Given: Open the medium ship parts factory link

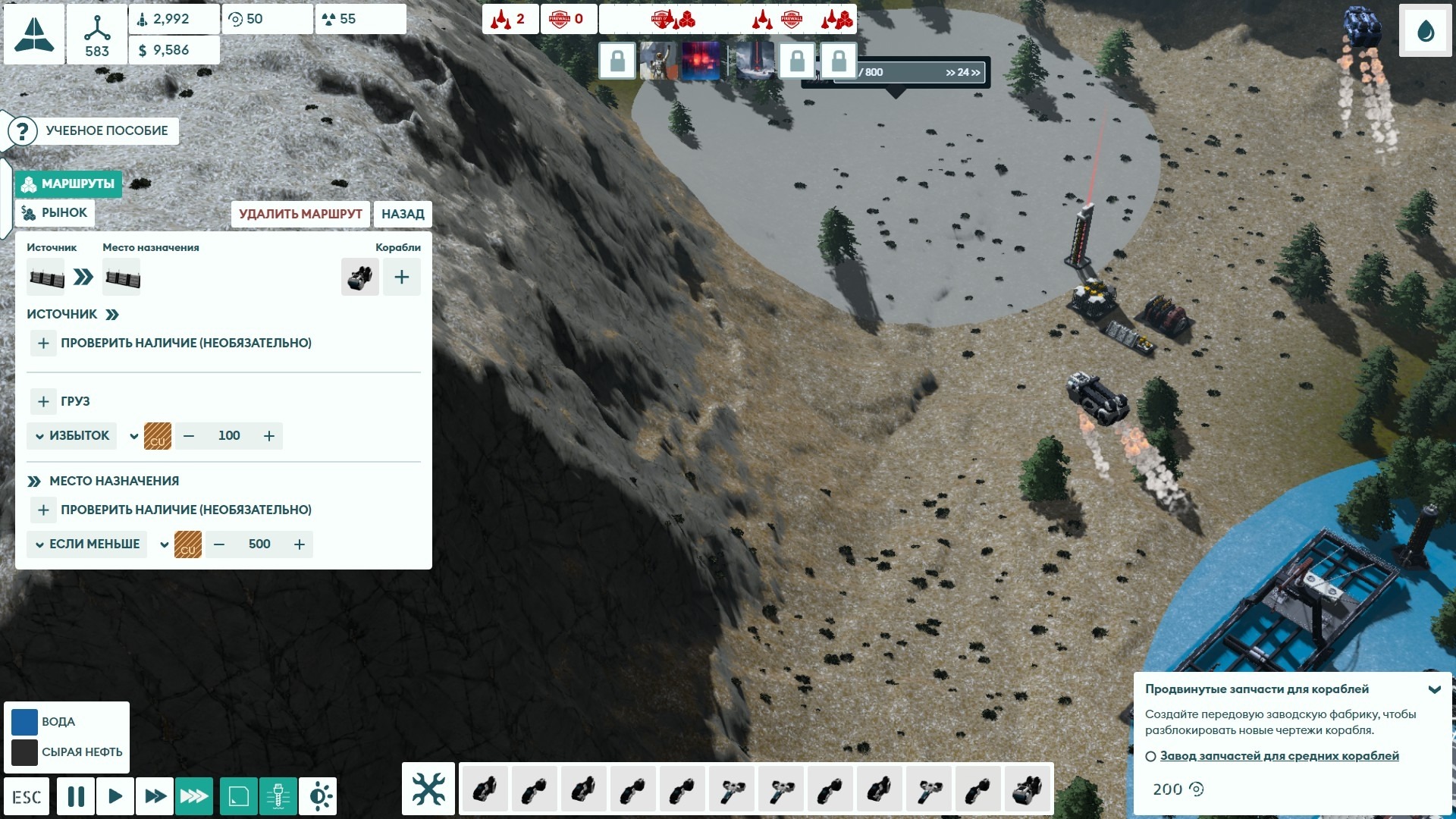Looking at the screenshot, I should (x=1279, y=755).
